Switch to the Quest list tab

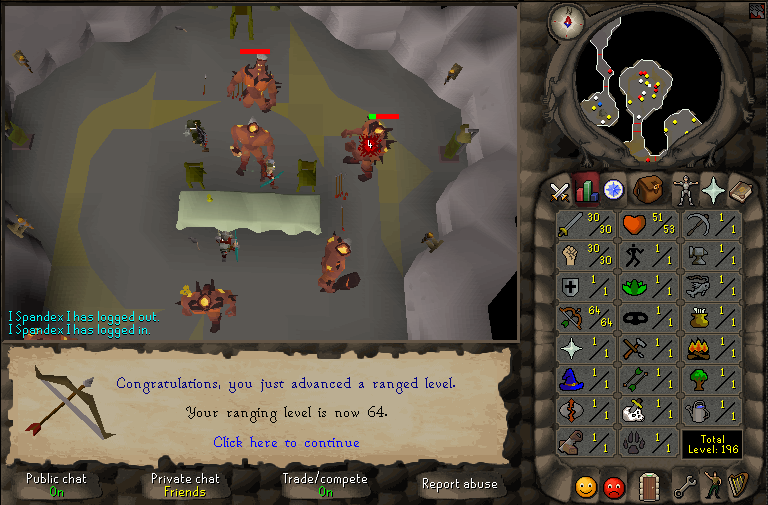[x=612, y=189]
